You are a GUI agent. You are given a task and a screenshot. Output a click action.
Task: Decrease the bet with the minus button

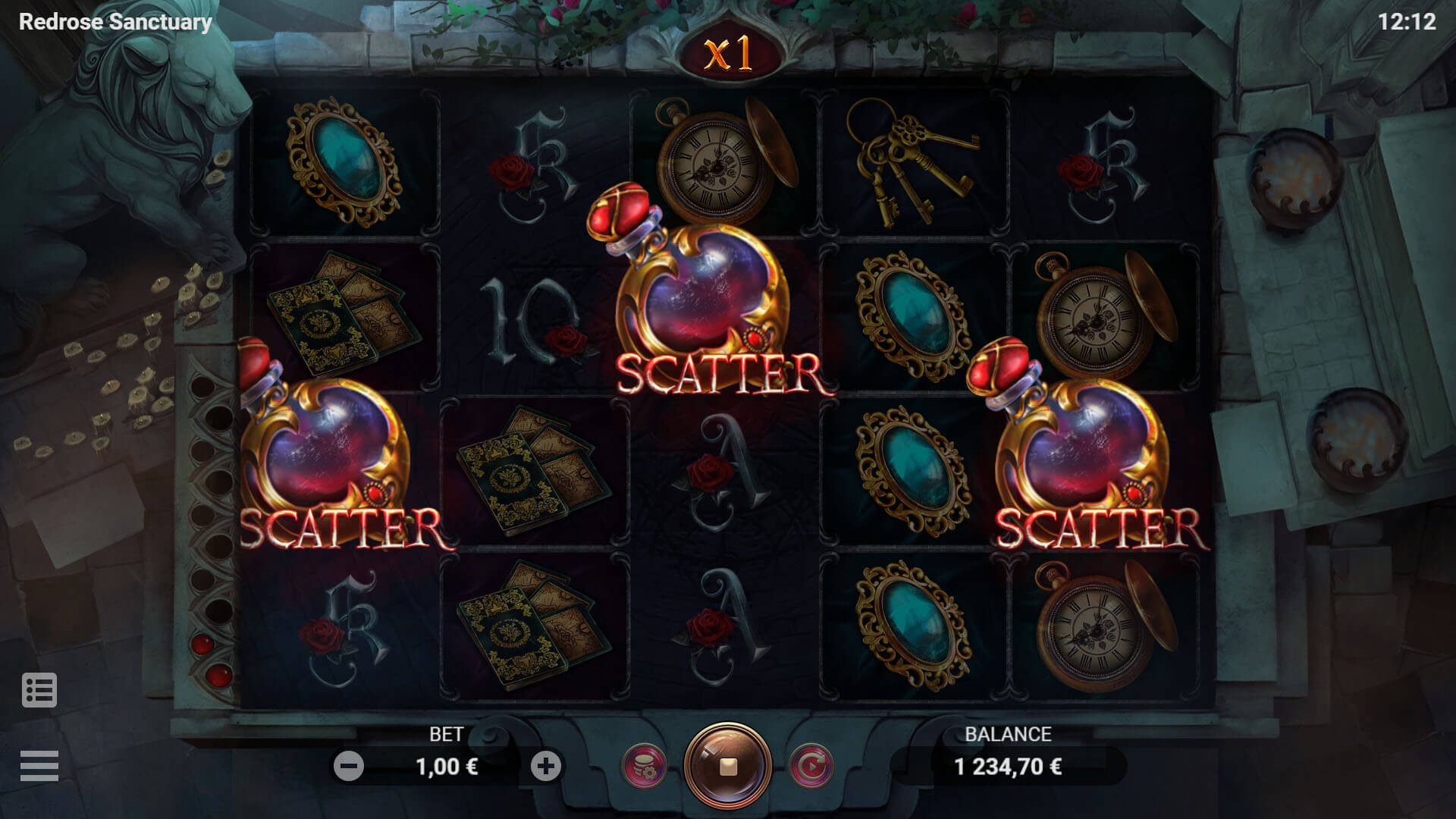click(349, 767)
